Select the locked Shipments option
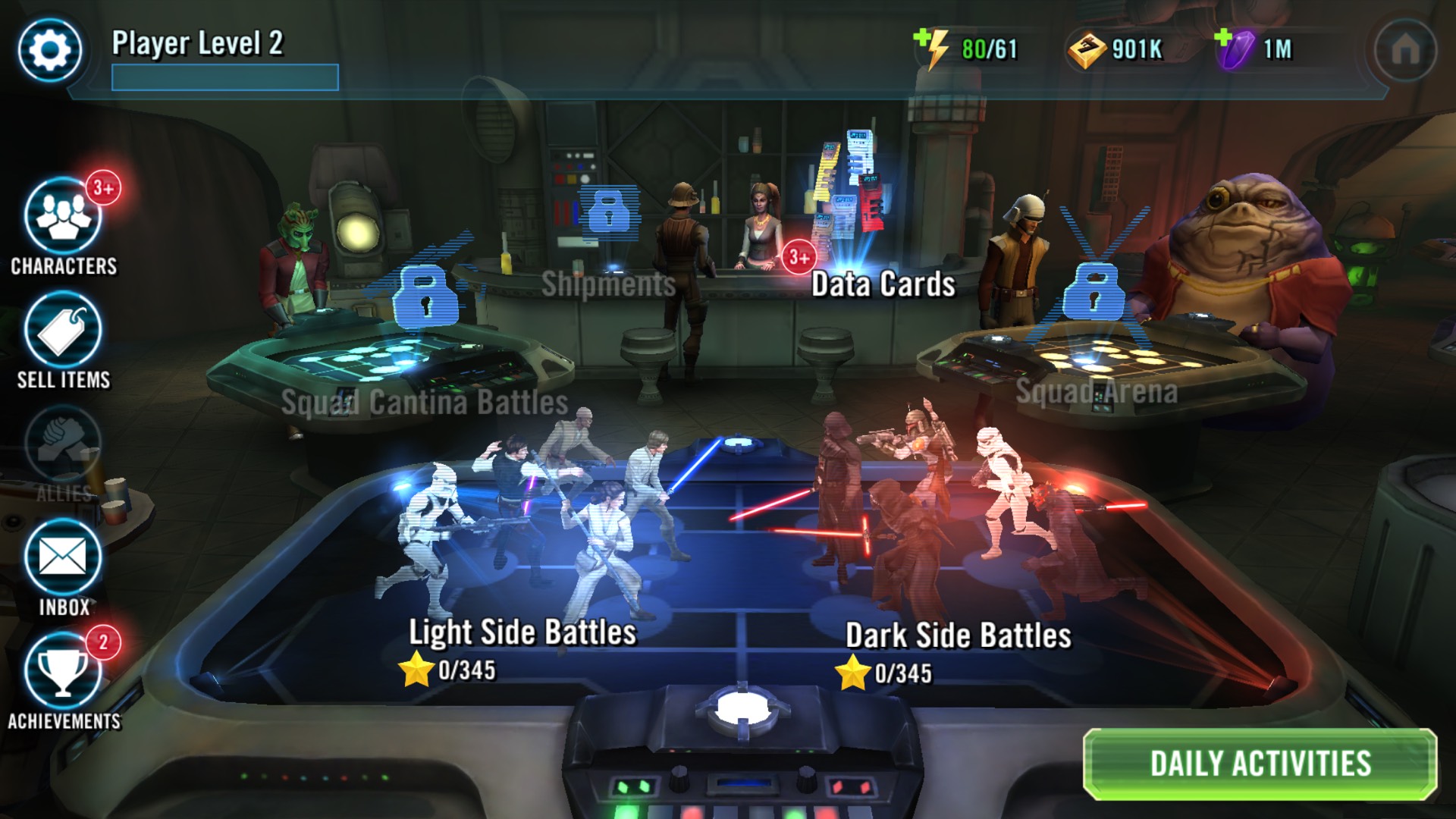 [608, 284]
